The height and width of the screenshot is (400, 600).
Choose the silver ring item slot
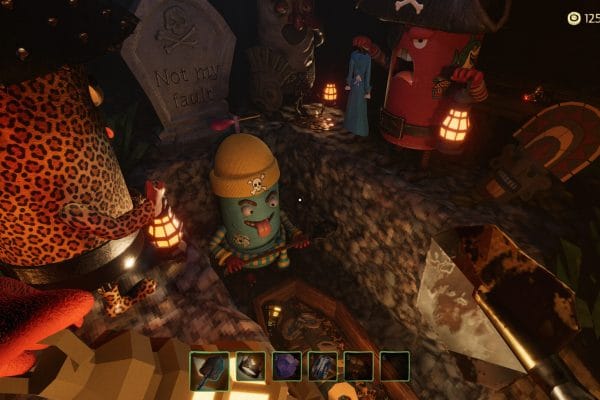(x=250, y=366)
